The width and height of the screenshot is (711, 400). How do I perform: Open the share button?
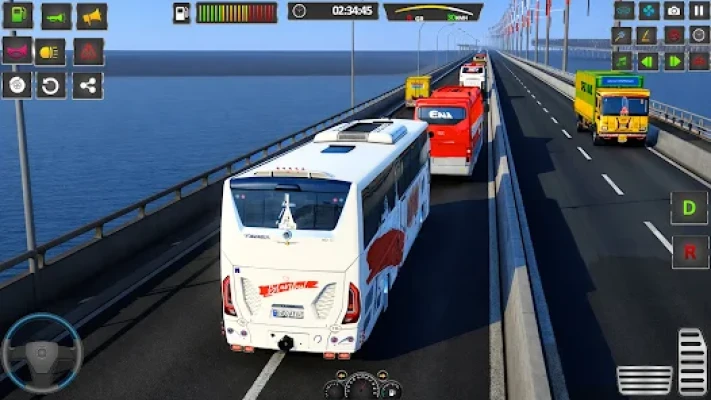[x=87, y=85]
